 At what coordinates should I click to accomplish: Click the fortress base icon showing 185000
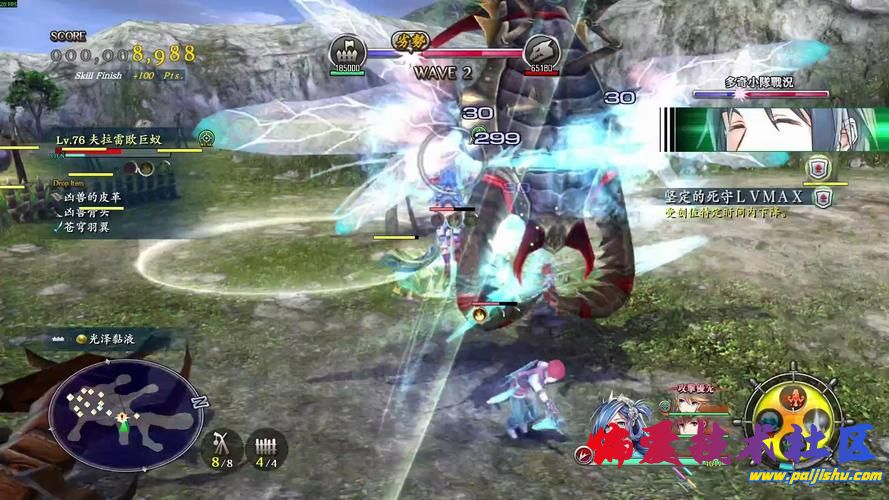[x=347, y=51]
